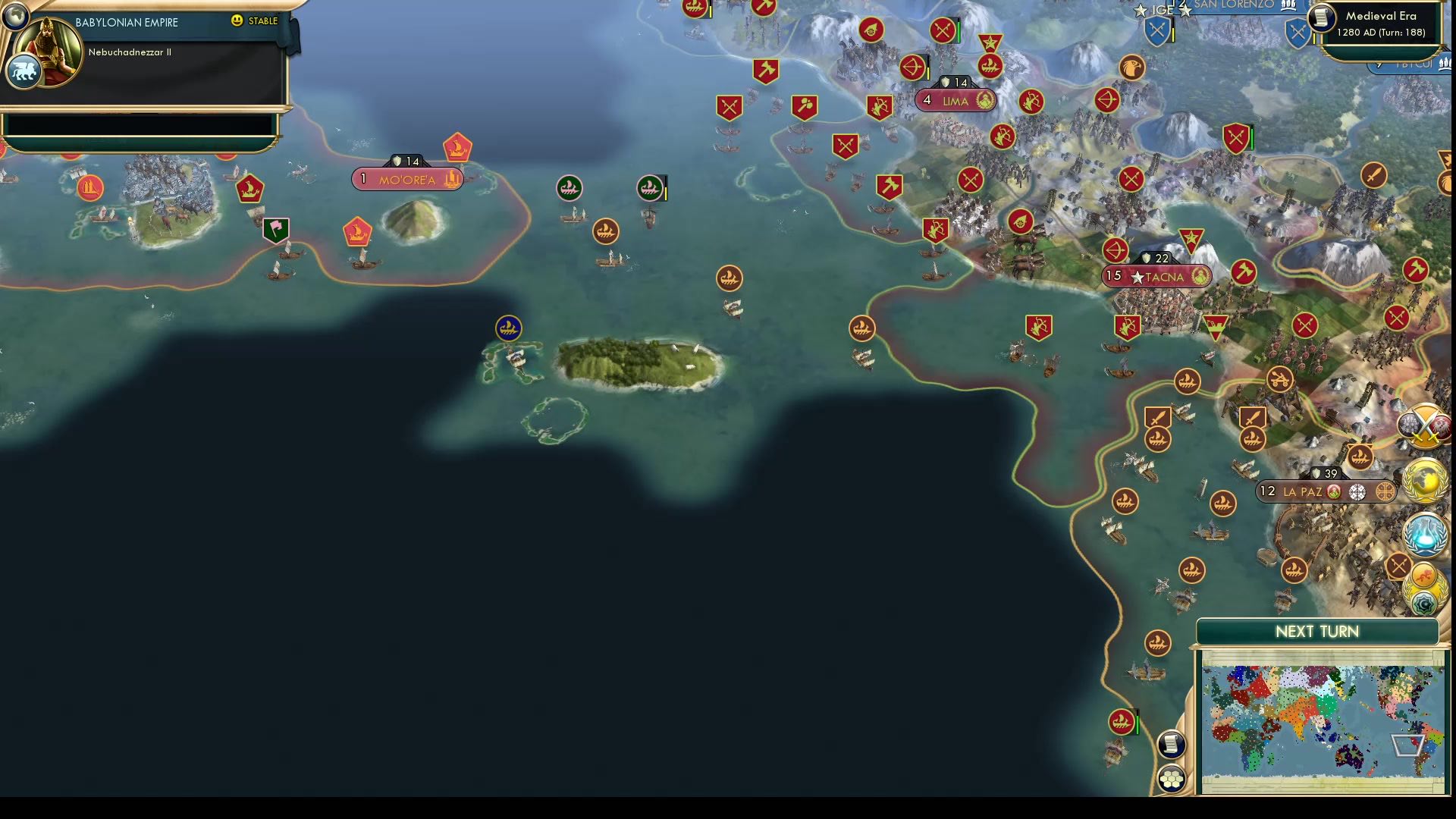Click the Mo'ore'a city-state banner
The height and width of the screenshot is (819, 1456).
point(407,179)
